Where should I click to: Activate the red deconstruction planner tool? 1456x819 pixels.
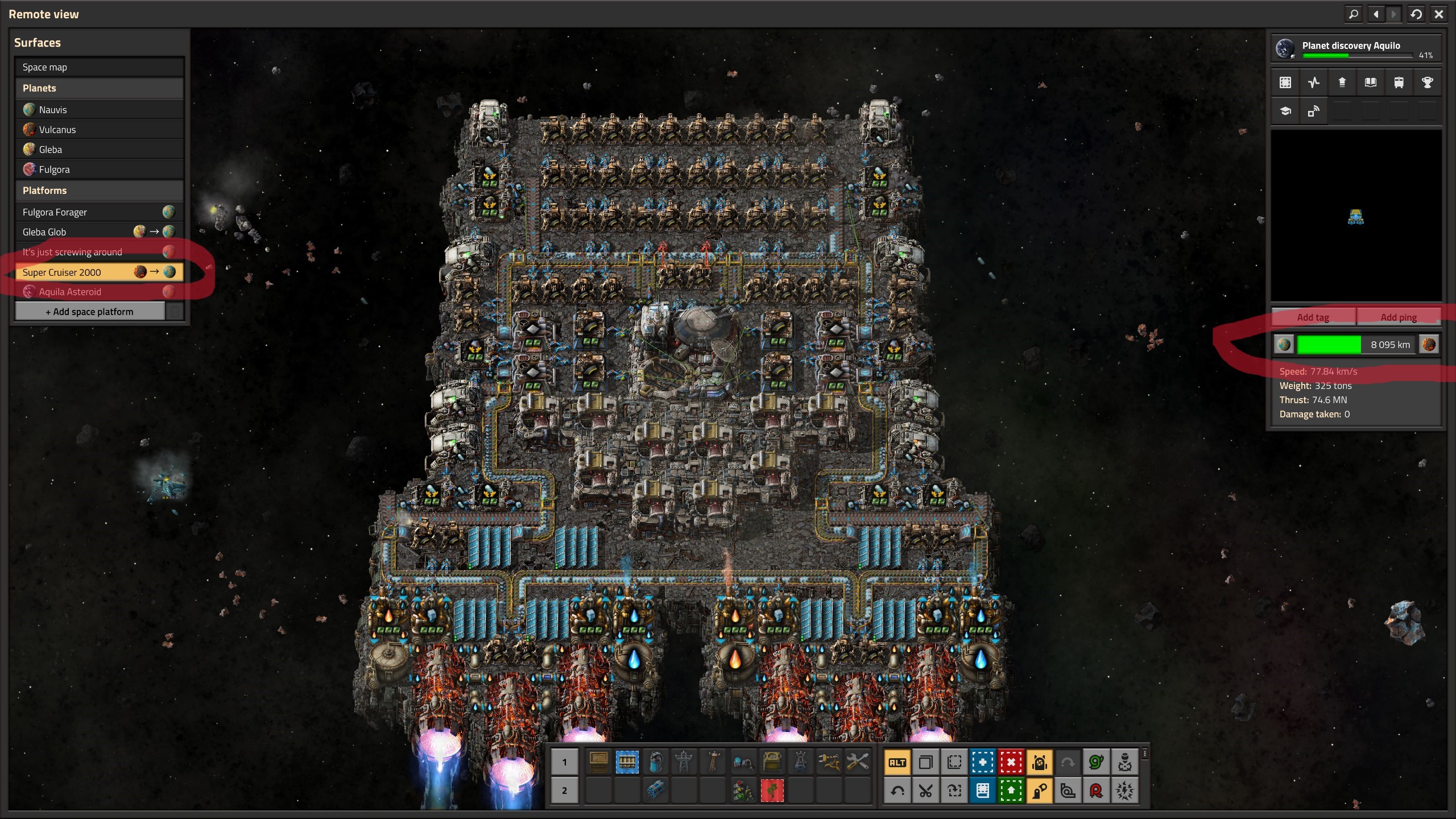click(1011, 763)
